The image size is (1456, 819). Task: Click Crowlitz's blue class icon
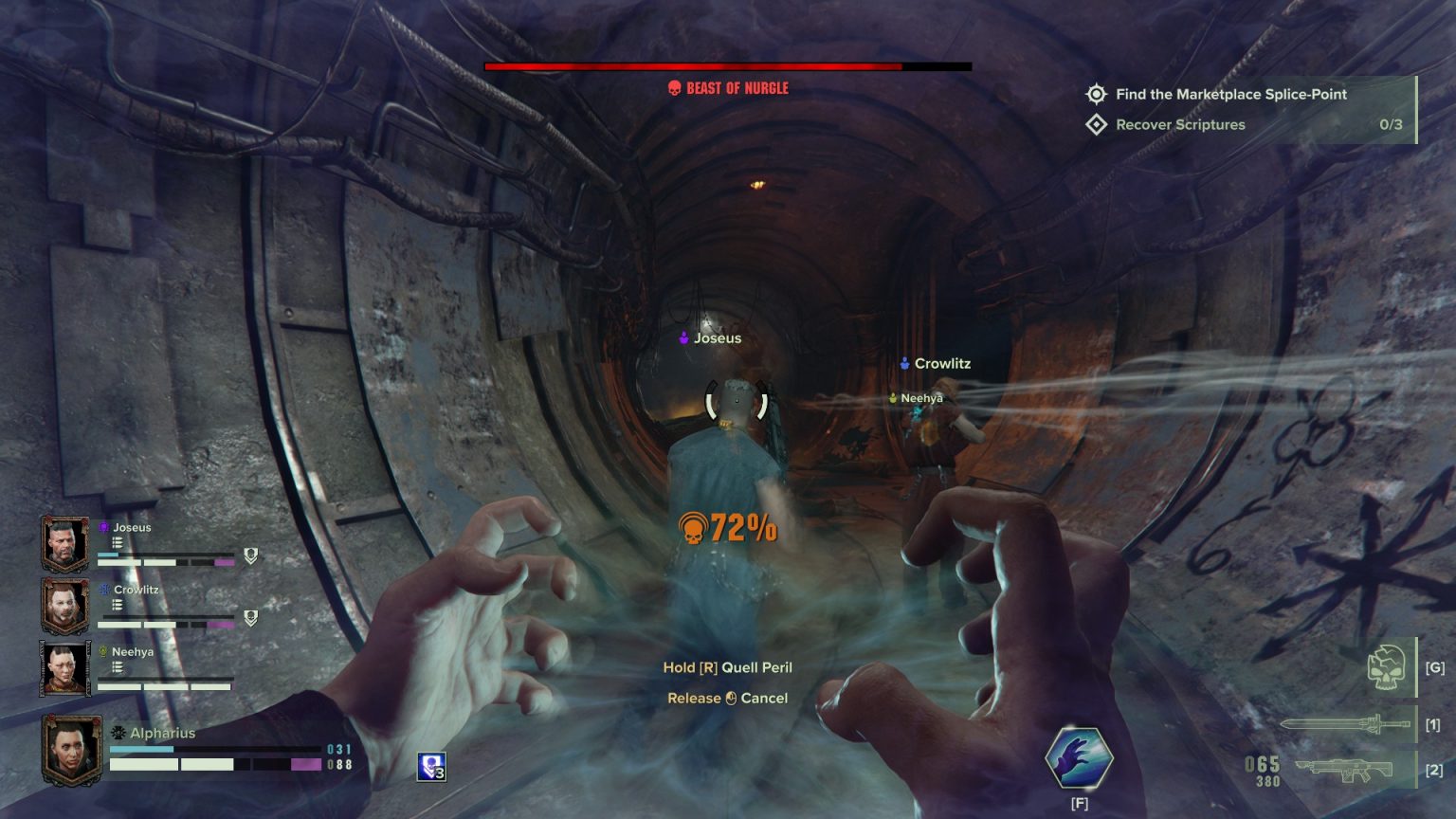[103, 589]
